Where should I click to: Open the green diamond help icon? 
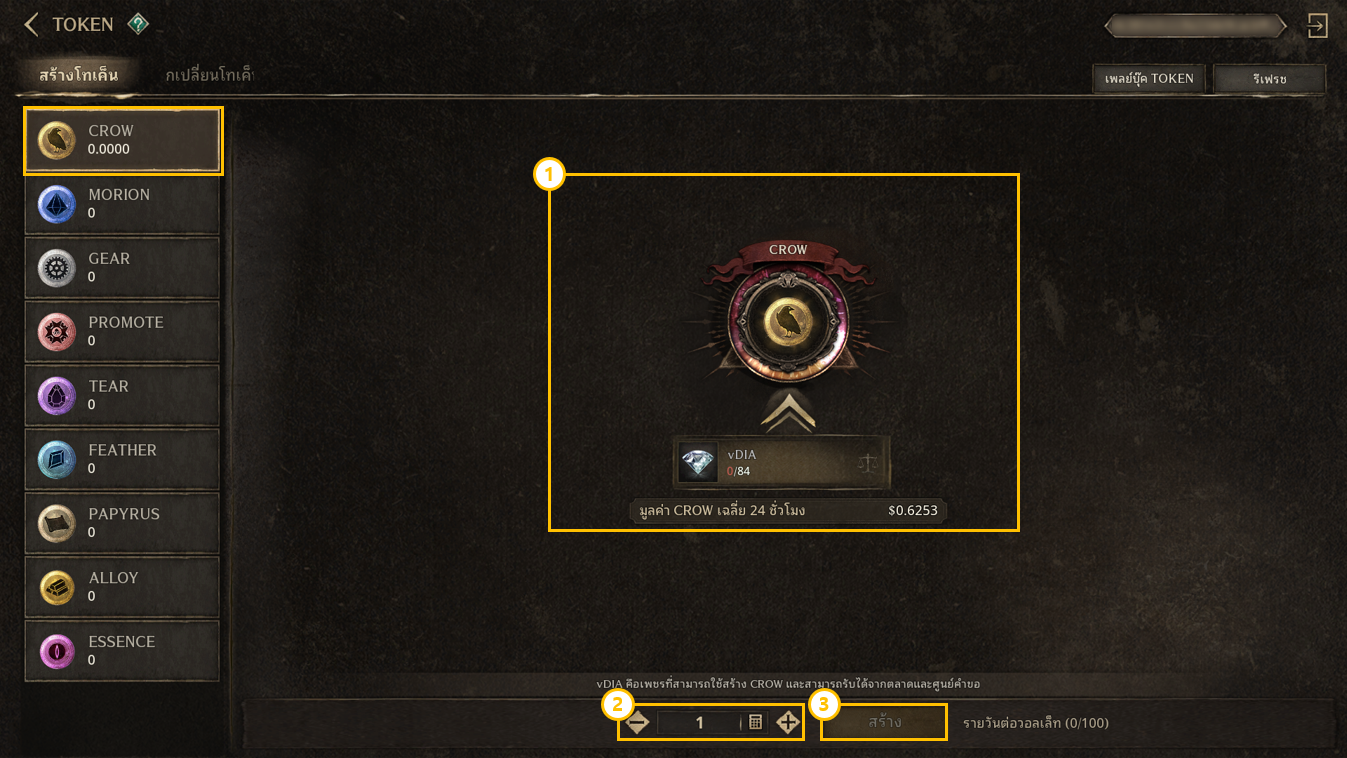(138, 24)
